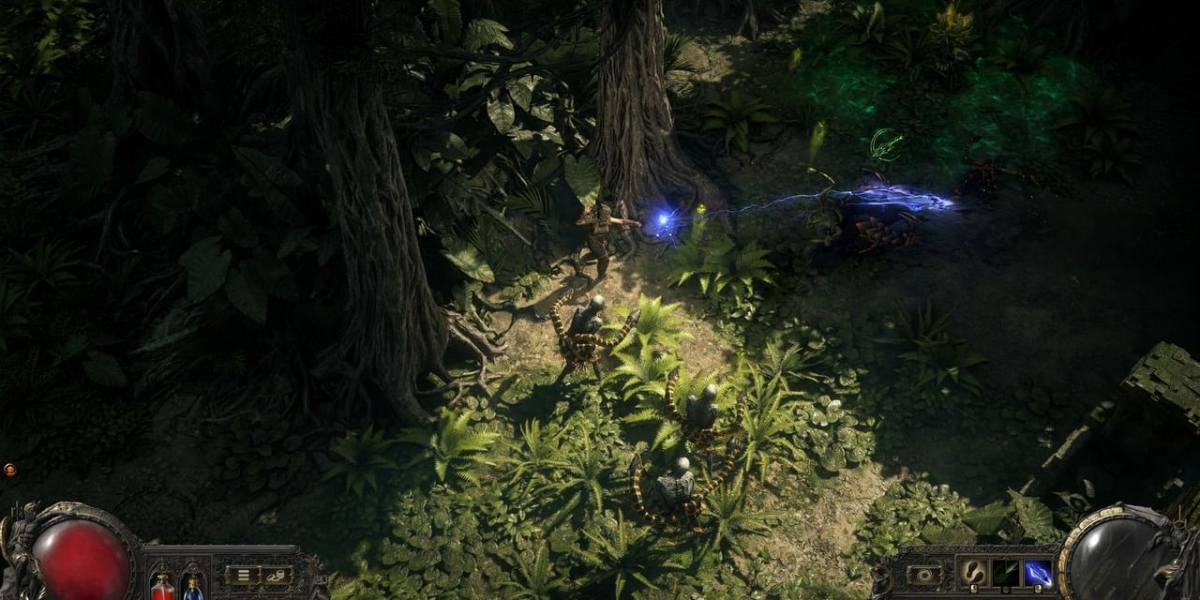This screenshot has height=600, width=1200.
Task: Use the red life flask
Action: (163, 586)
